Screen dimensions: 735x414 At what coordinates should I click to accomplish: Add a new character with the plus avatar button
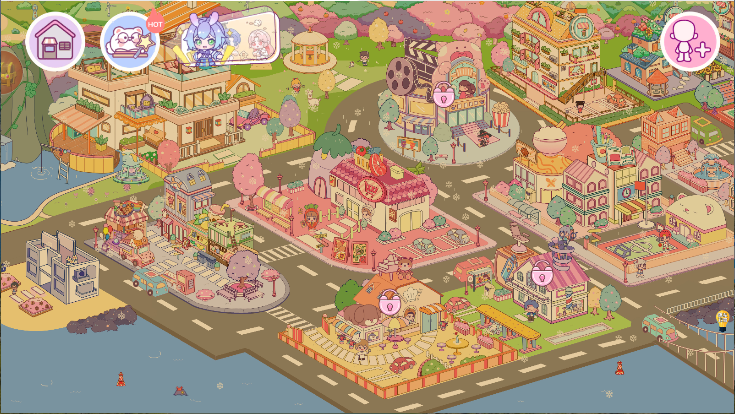click(x=690, y=42)
